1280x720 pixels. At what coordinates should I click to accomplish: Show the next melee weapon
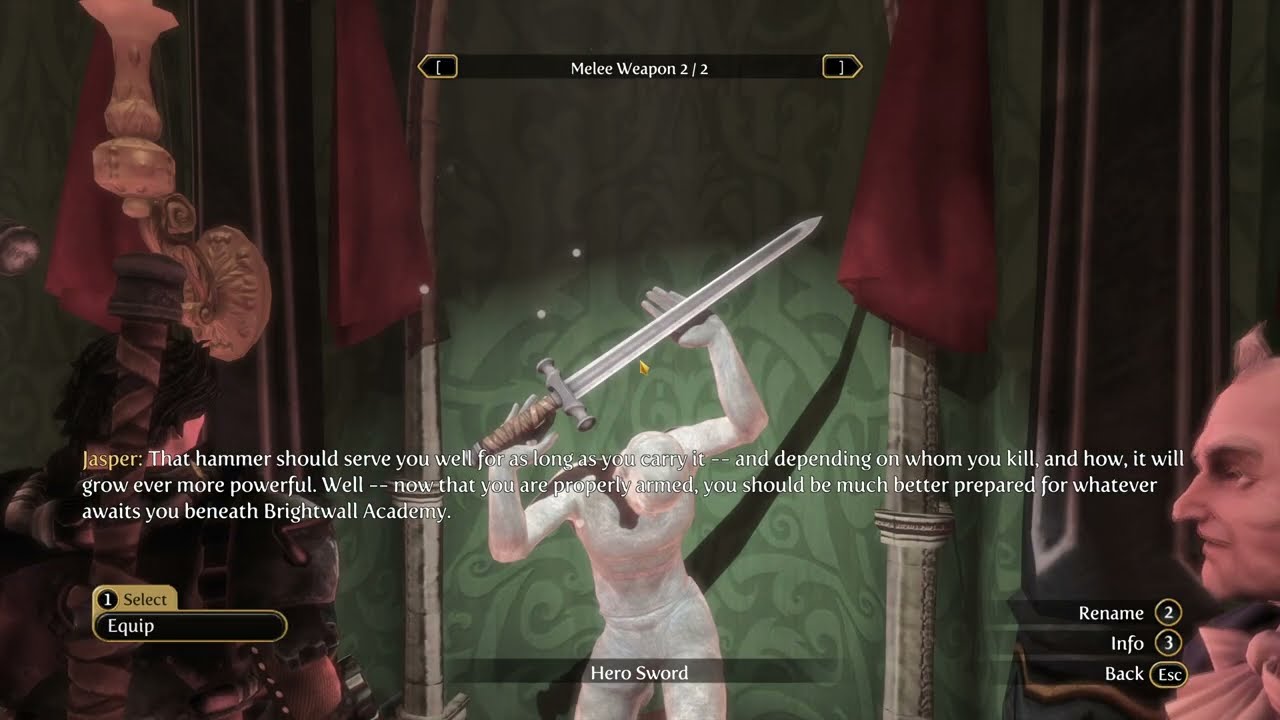[x=841, y=68]
